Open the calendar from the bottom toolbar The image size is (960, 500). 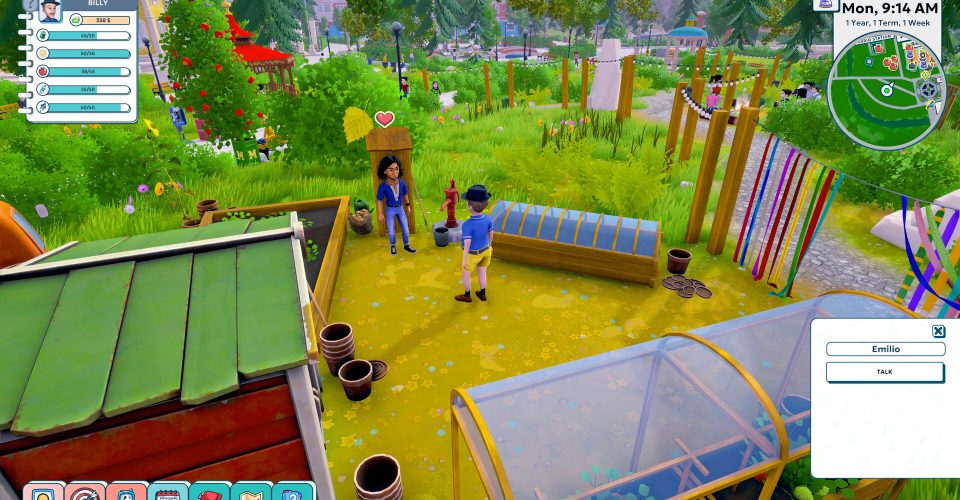point(168,493)
